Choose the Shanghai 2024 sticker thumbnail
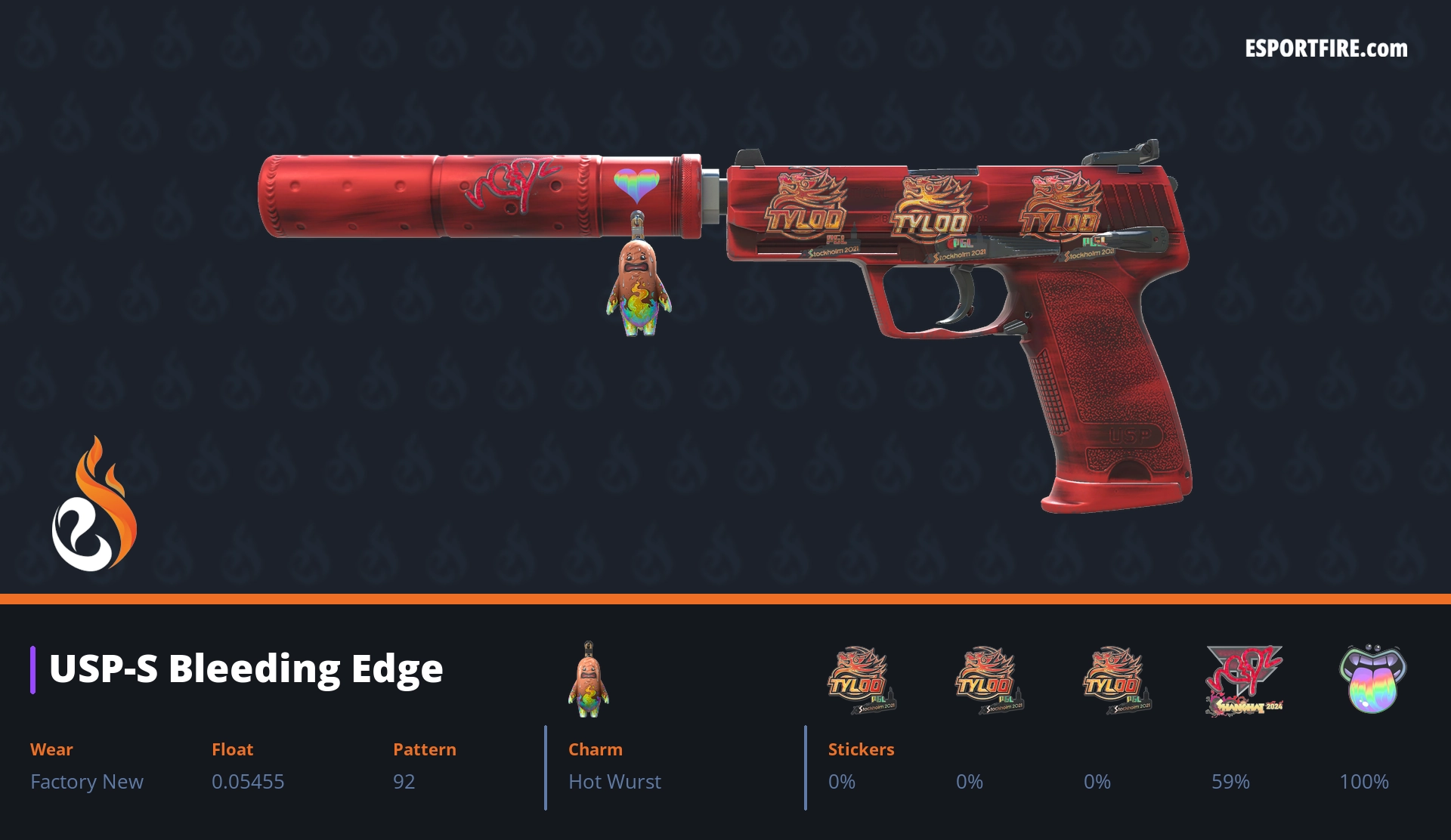This screenshot has height=840, width=1451. (x=1243, y=680)
